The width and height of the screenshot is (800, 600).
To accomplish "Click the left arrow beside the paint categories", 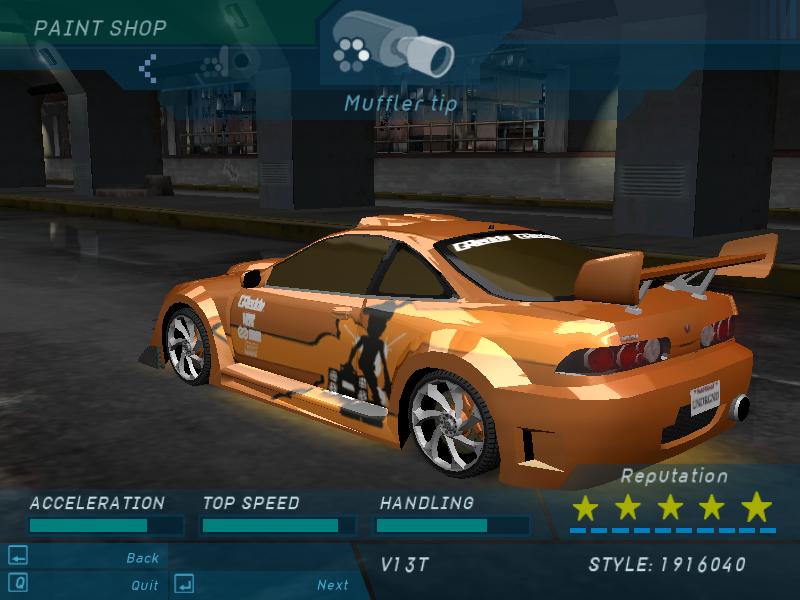I will 148,68.
